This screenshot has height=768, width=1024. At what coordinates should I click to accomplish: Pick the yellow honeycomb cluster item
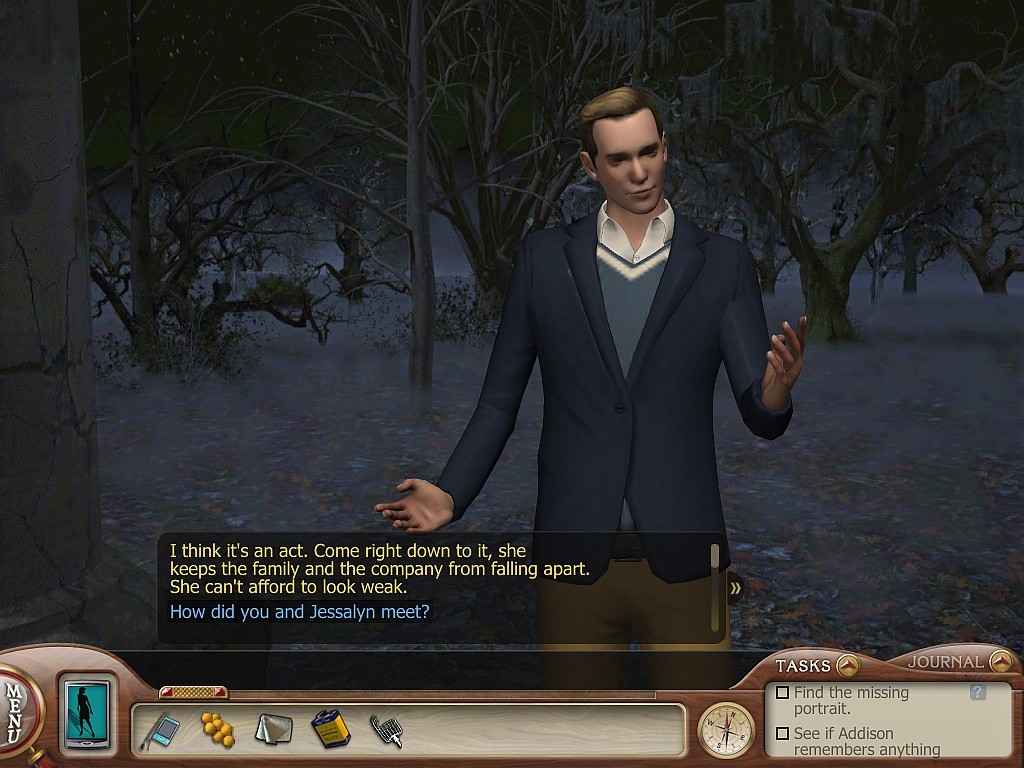(218, 729)
